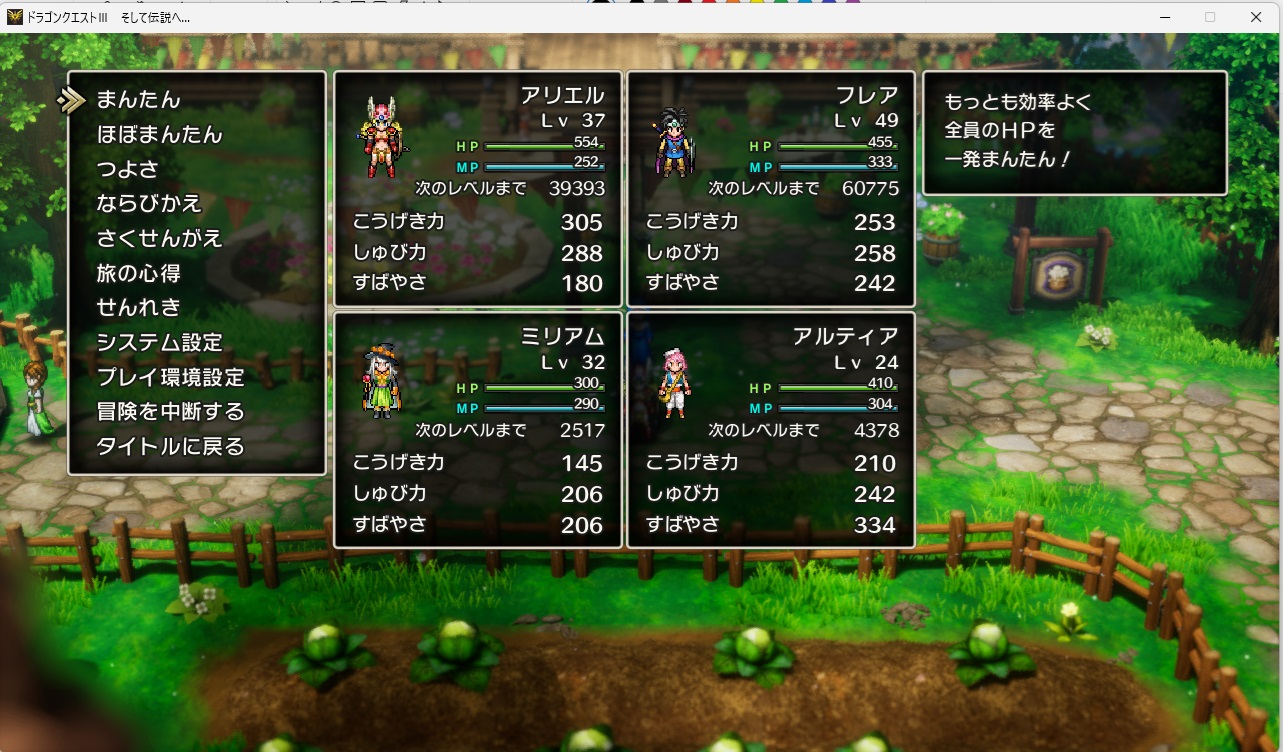
Task: Open the つよさ status menu
Action: (x=127, y=169)
